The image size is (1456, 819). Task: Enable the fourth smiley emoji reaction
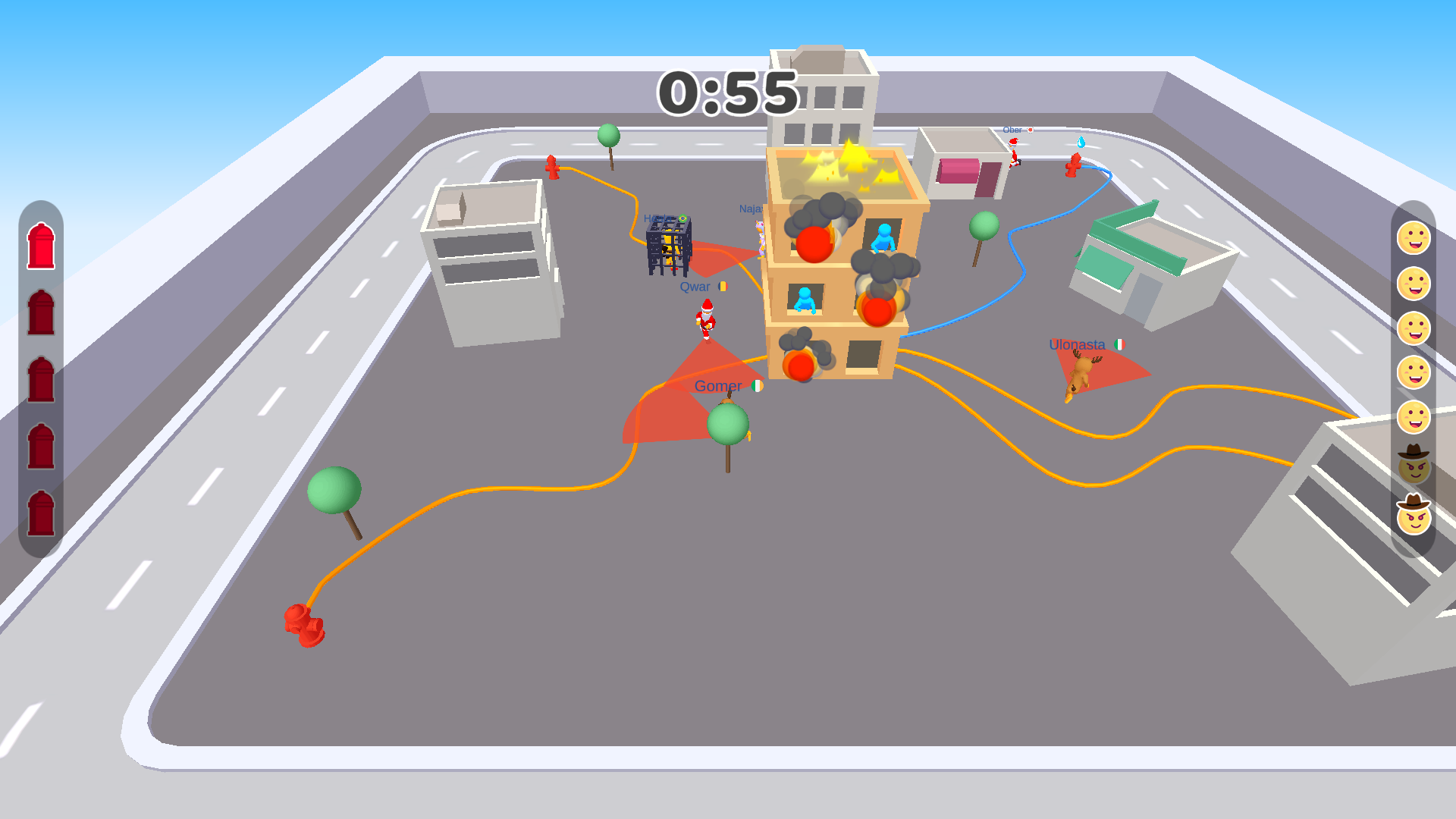click(1414, 372)
